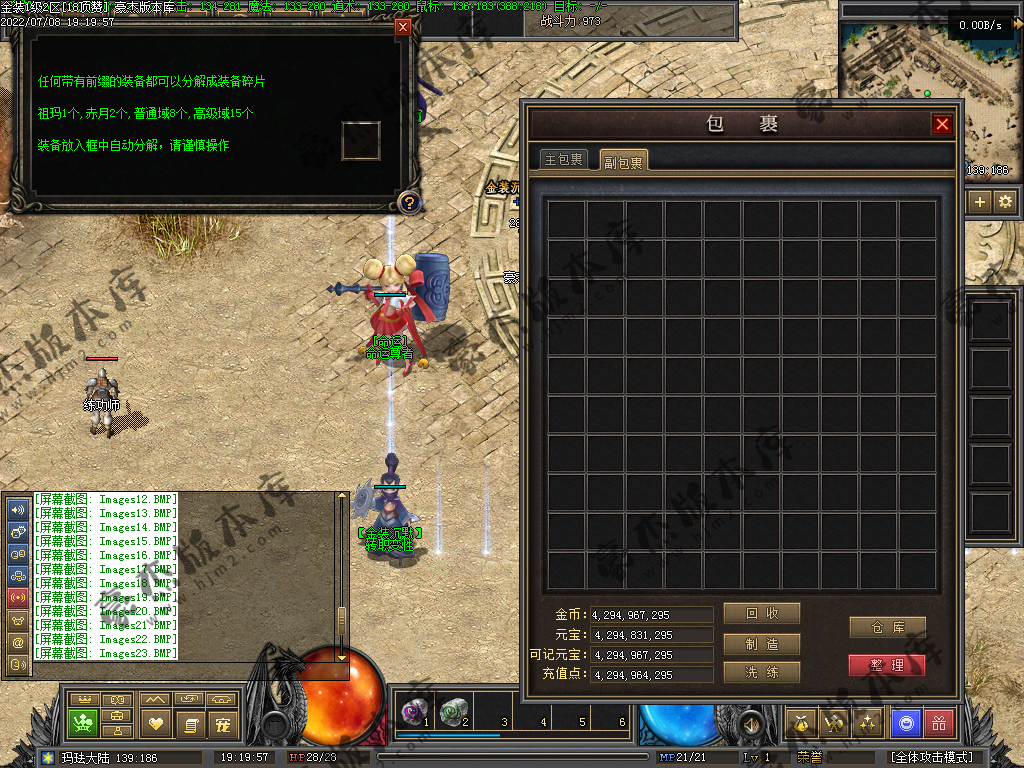Screen dimensions: 1024x768
Task: Click the gold heart button
Action: (155, 722)
